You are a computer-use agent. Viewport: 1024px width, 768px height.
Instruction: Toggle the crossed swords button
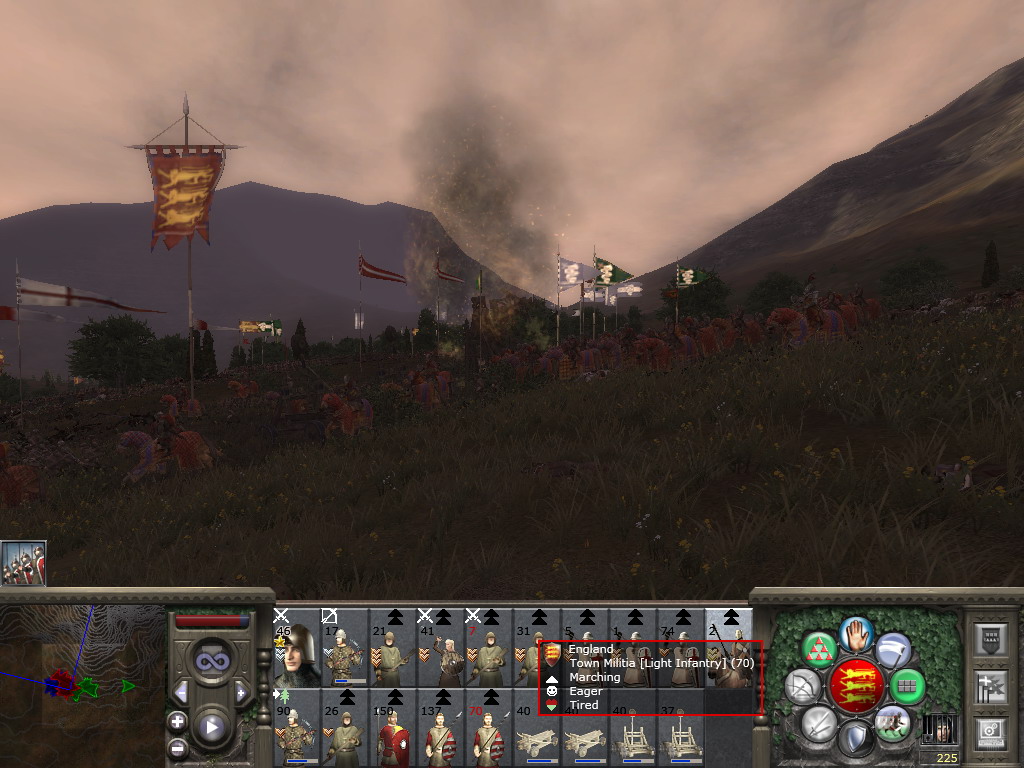820,722
